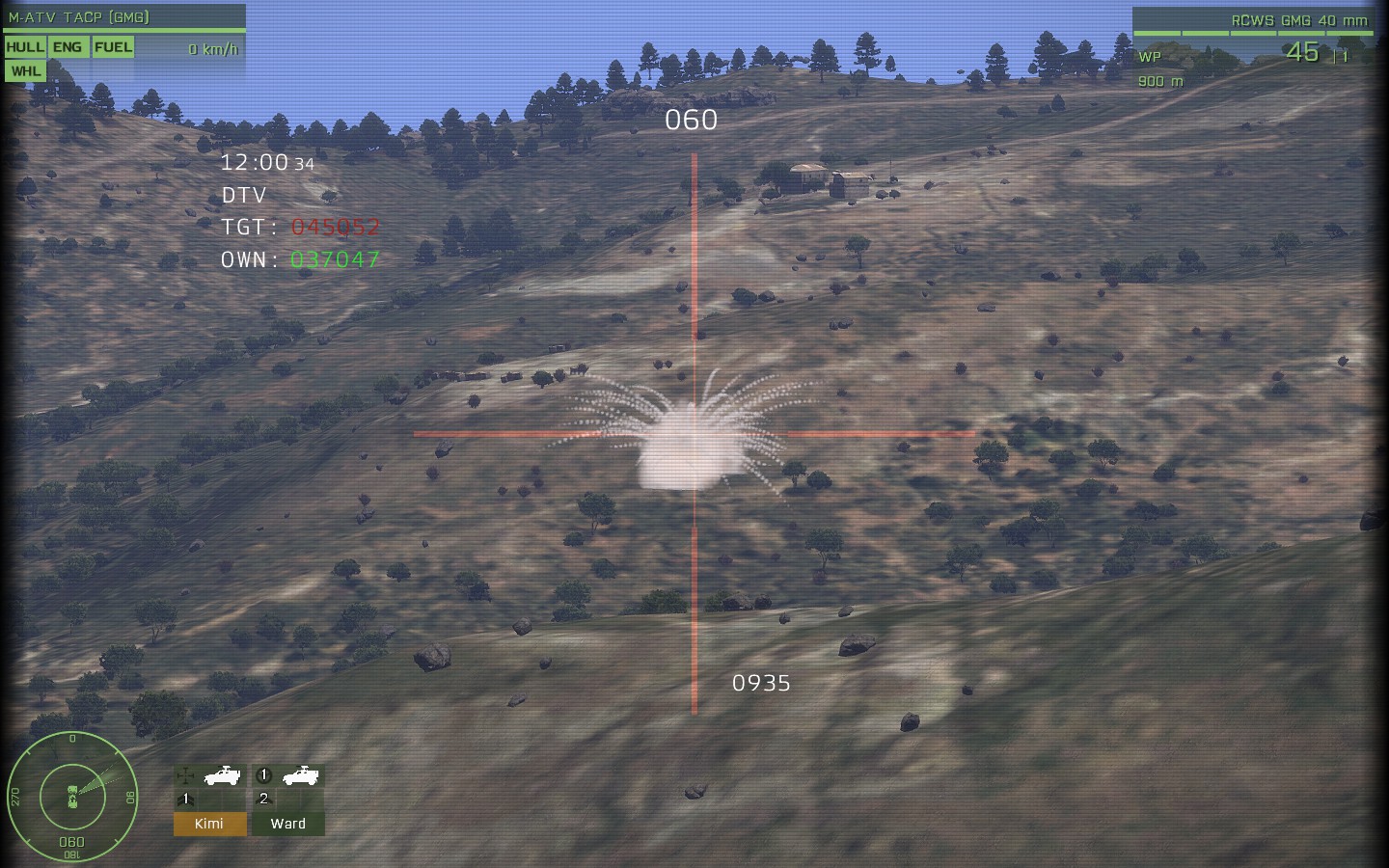Toggle the red TGT grid readout
The height and width of the screenshot is (868, 1389).
click(x=337, y=227)
